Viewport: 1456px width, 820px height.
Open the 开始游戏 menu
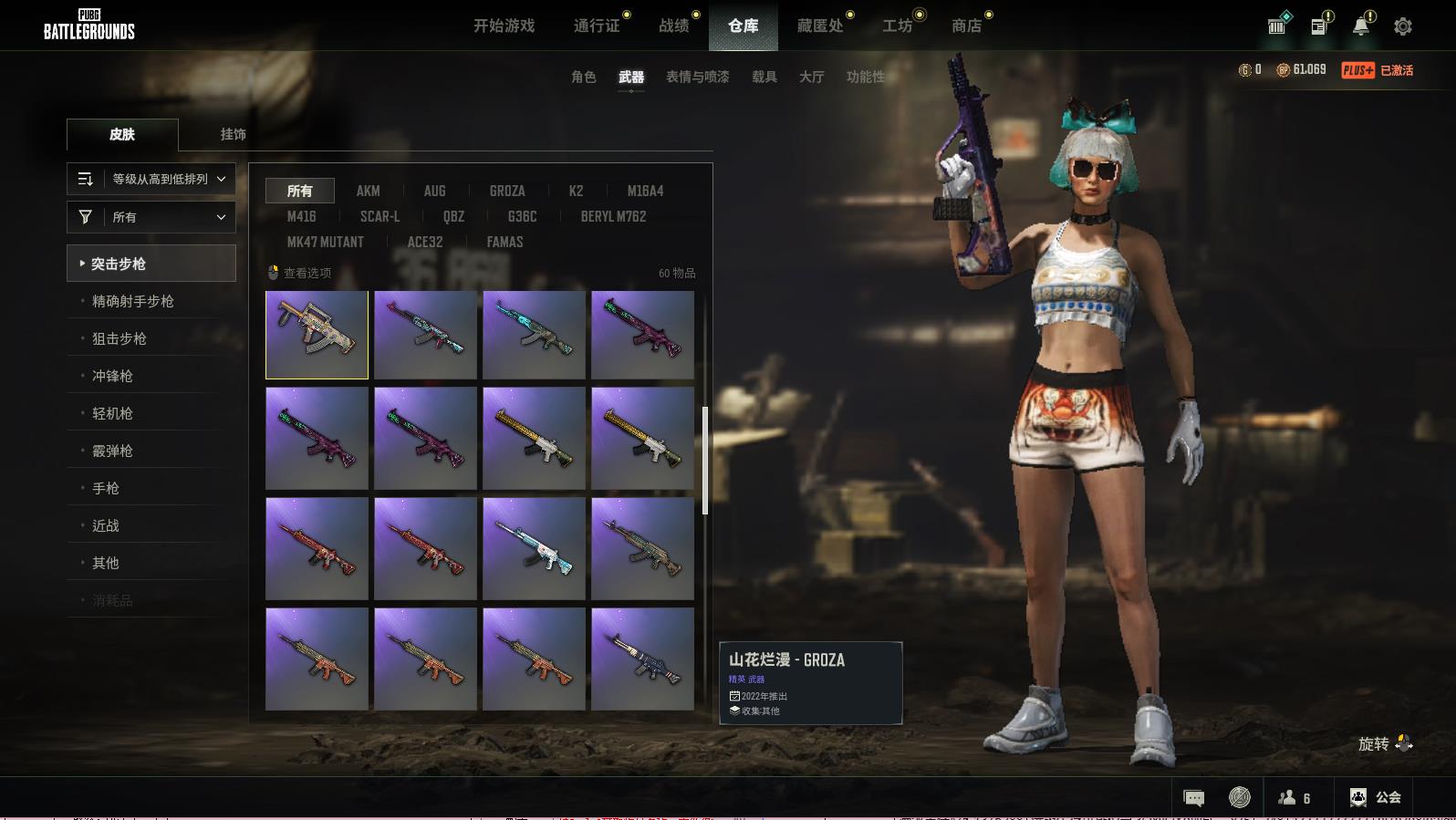coord(504,26)
